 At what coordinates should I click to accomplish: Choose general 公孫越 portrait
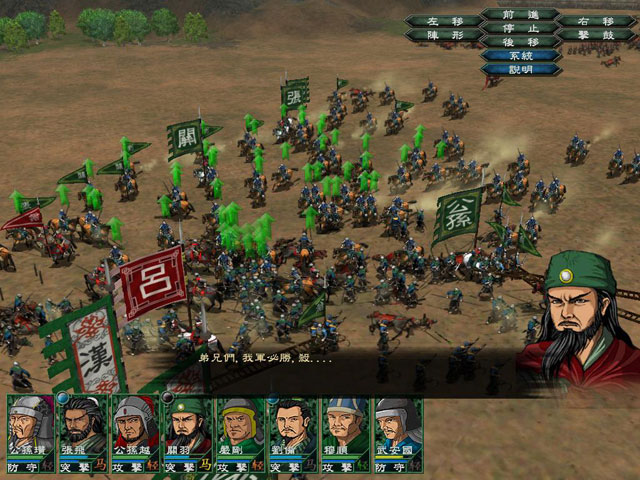click(135, 427)
